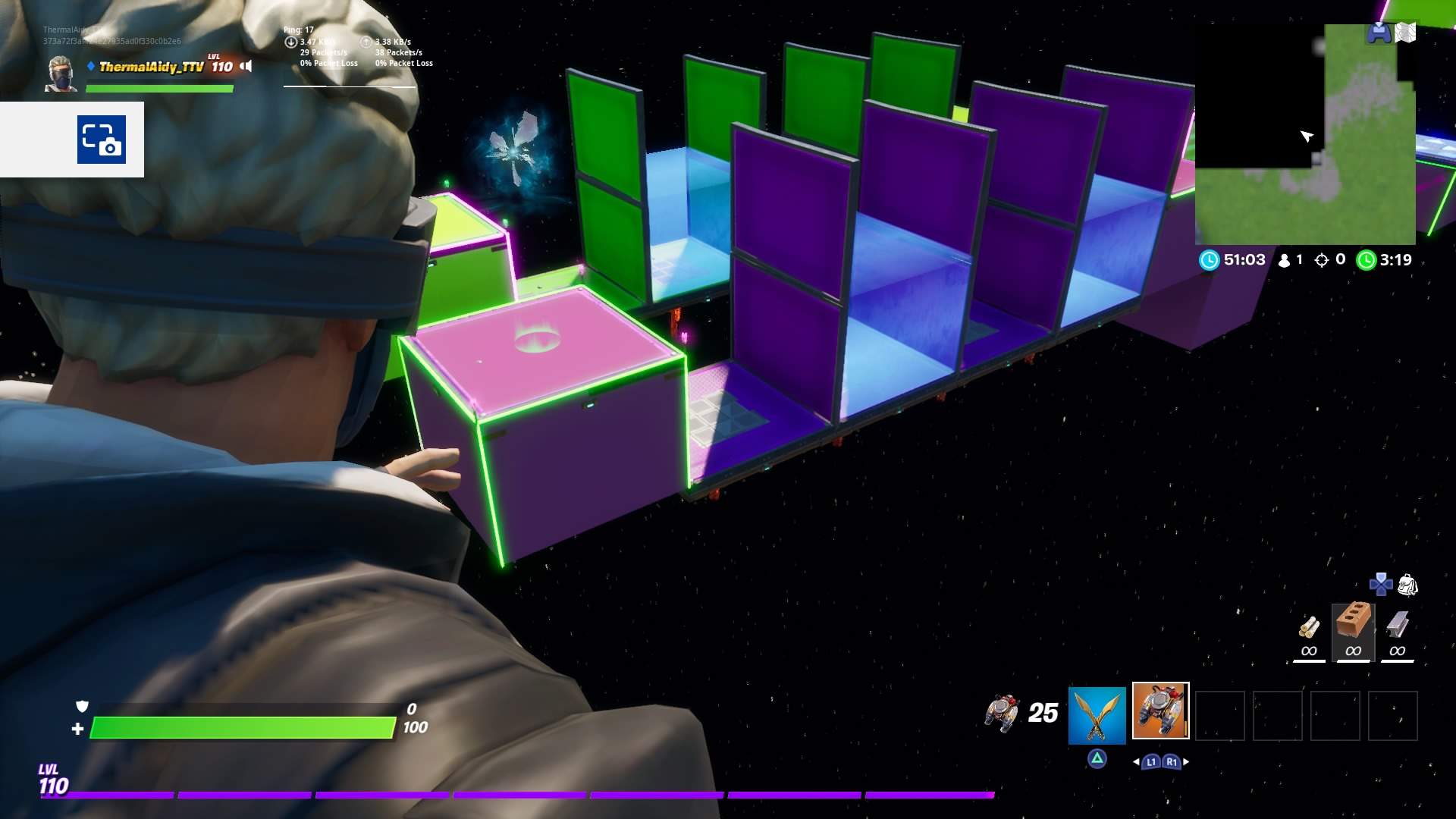The height and width of the screenshot is (819, 1456).
Task: Click the screenshot capture notification icon
Action: [x=102, y=140]
